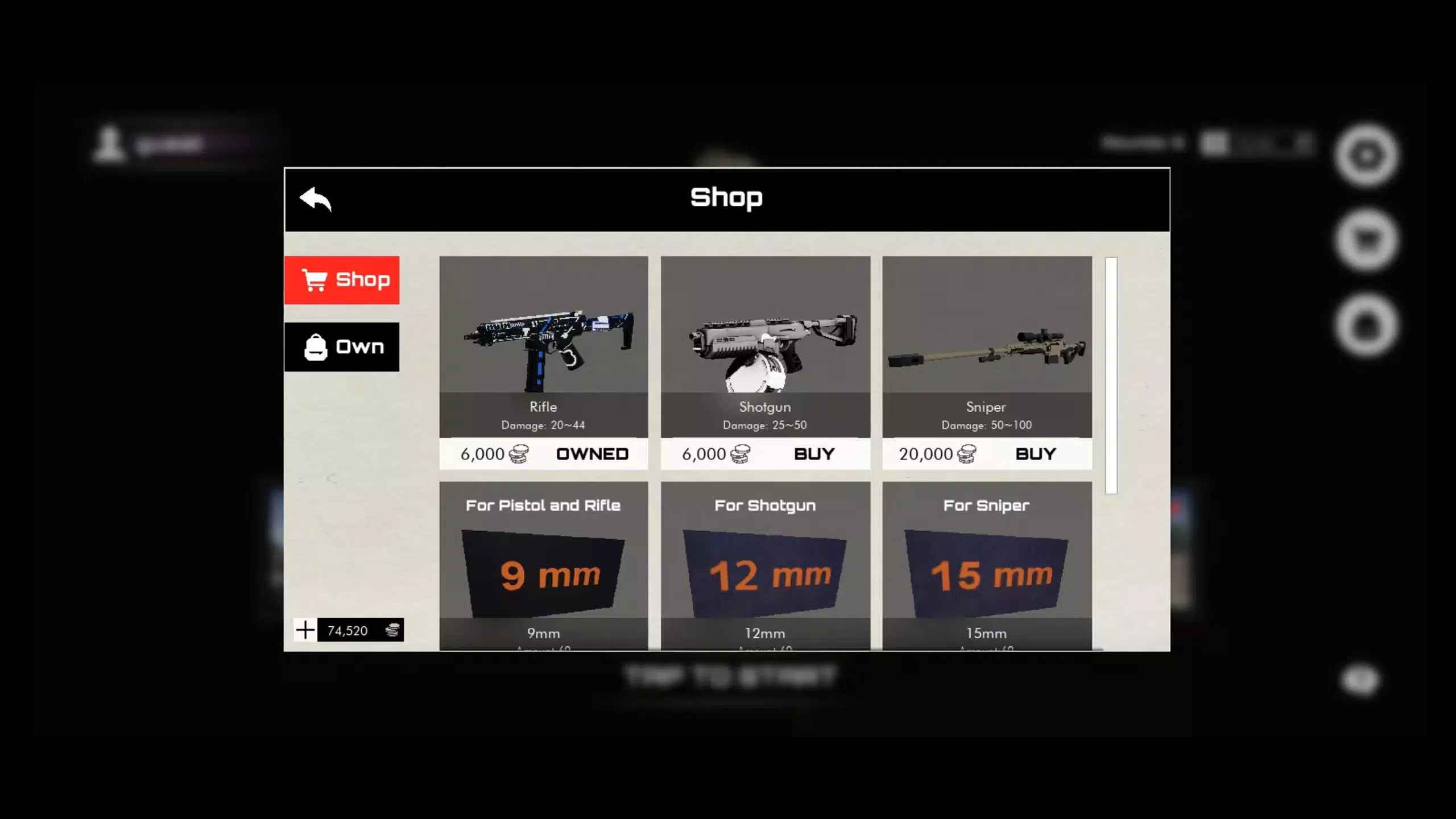1456x819 pixels.
Task: Open the Own inventory tab
Action: coord(342,347)
